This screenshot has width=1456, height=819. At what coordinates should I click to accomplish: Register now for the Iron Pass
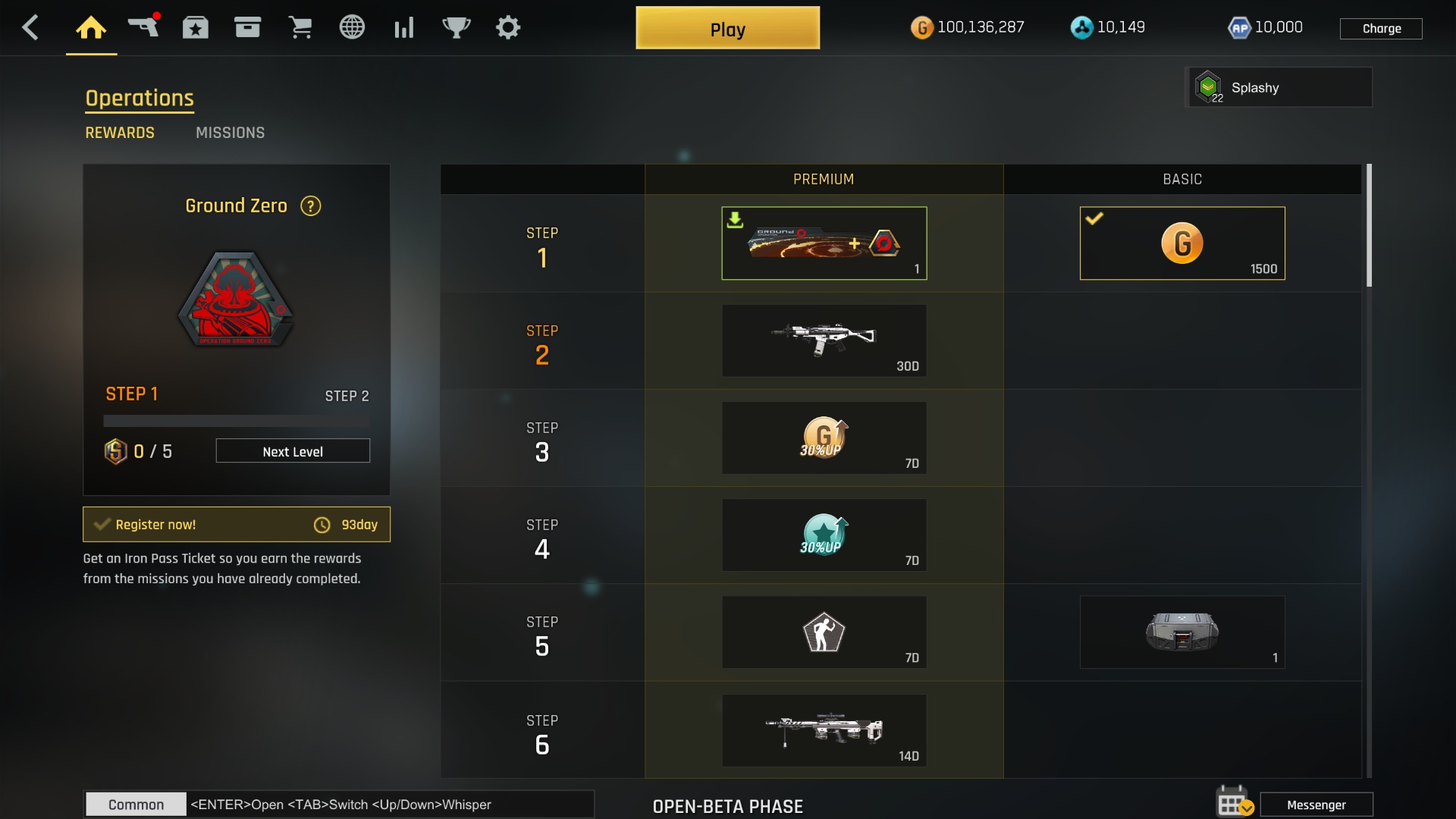pyautogui.click(x=236, y=525)
